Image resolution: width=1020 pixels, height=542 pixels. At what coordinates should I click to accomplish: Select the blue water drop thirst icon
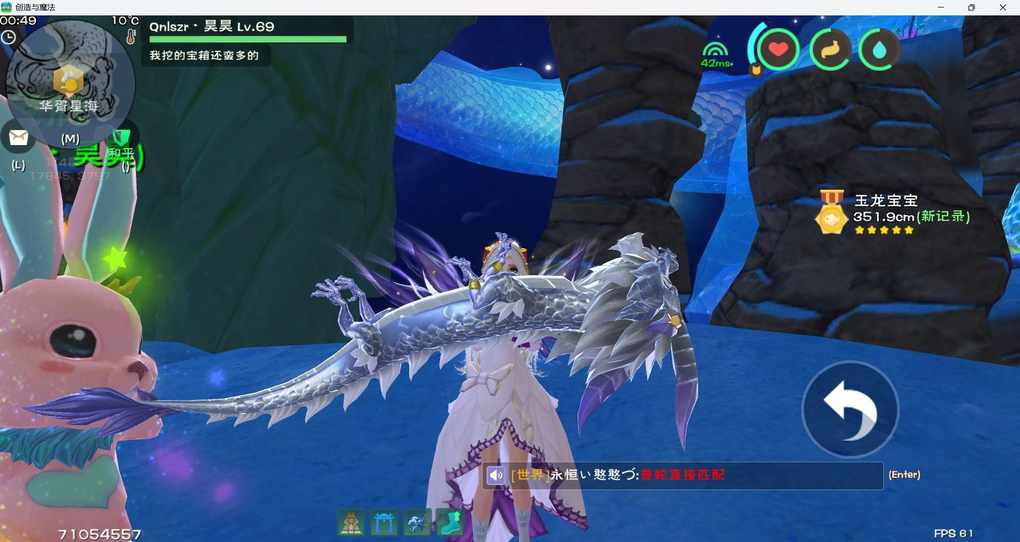(x=879, y=49)
